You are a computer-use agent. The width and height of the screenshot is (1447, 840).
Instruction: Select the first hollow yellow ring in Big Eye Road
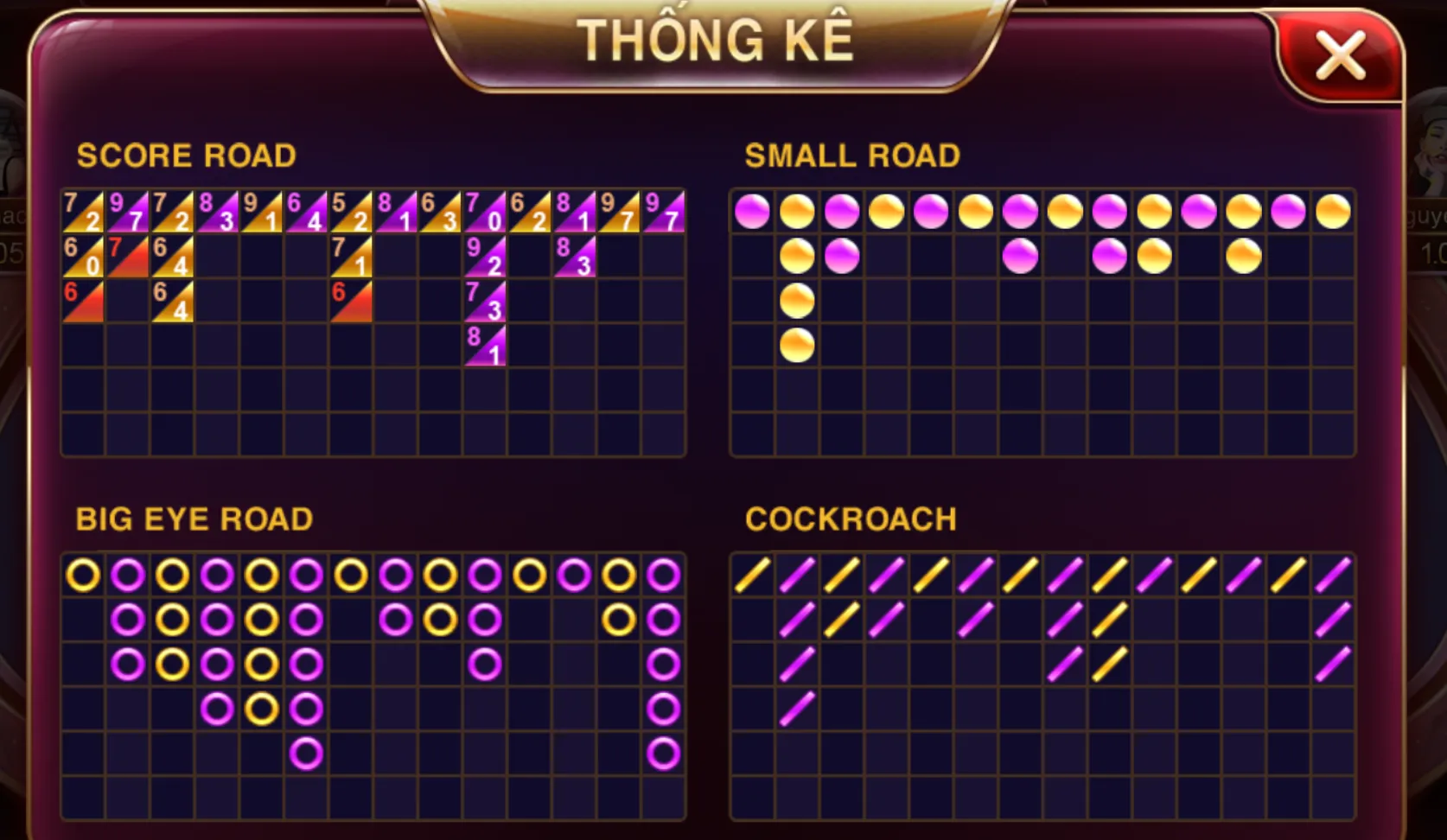click(83, 573)
